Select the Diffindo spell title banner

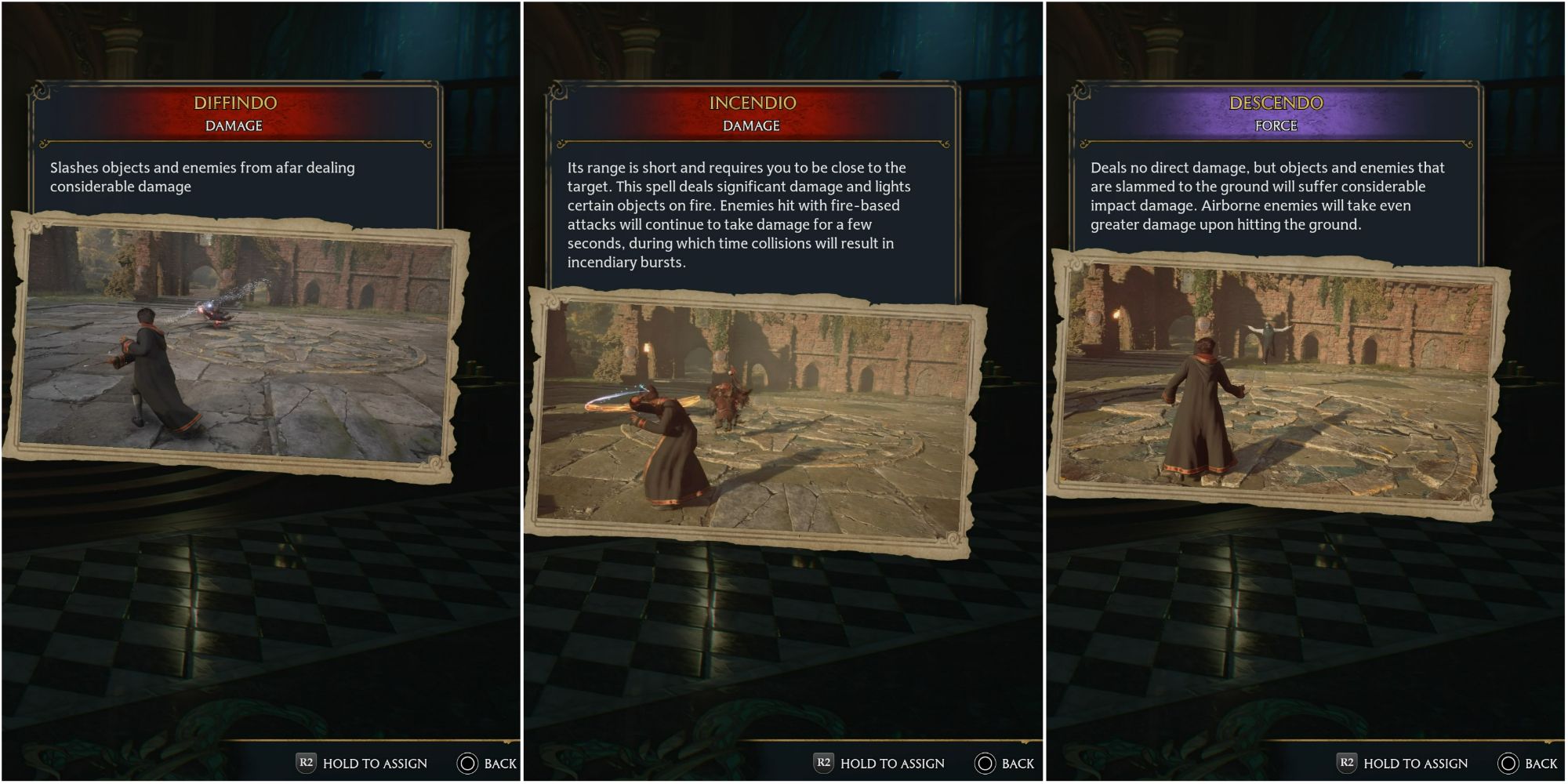pyautogui.click(x=235, y=103)
